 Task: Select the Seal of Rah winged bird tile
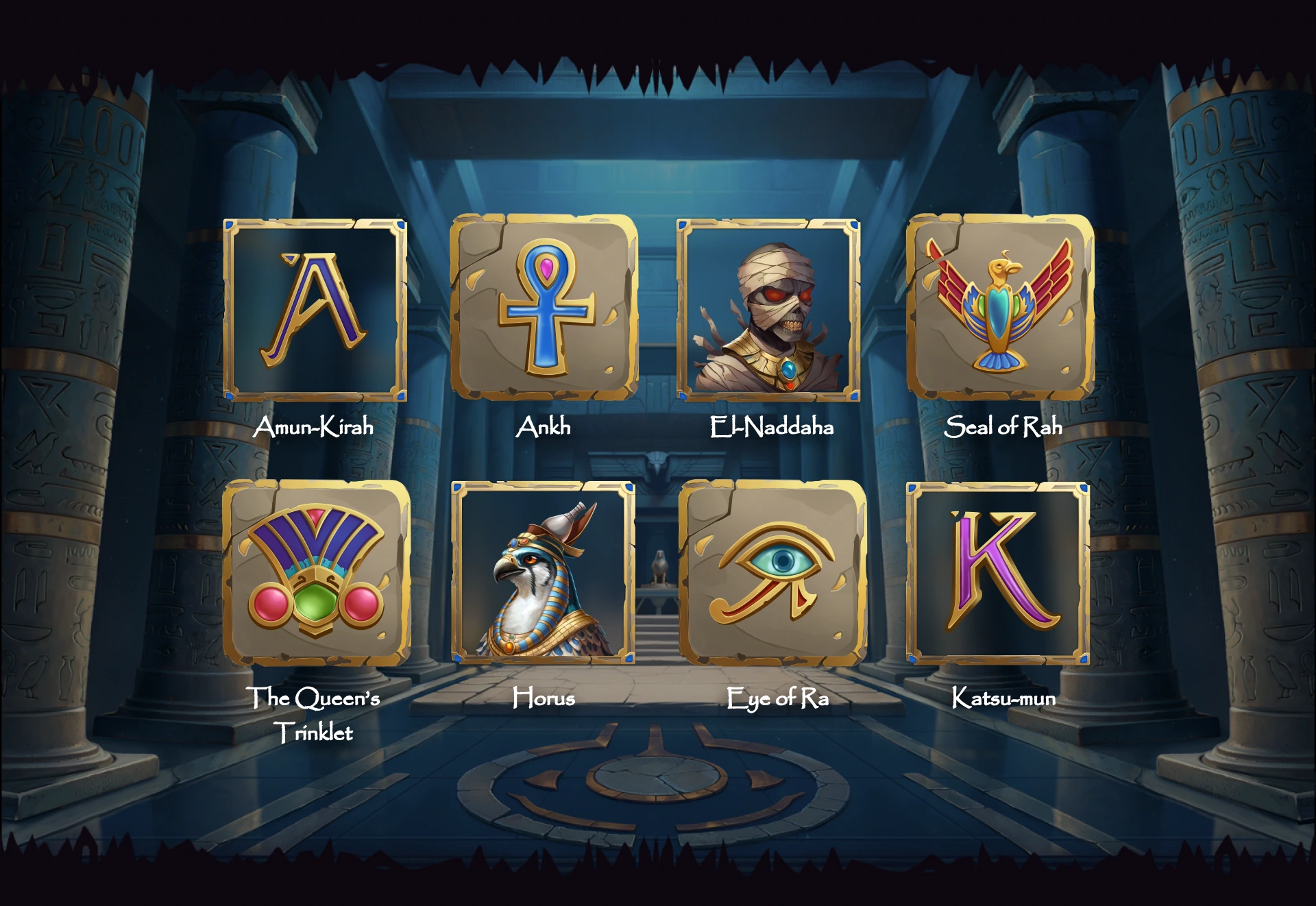[x=1000, y=308]
